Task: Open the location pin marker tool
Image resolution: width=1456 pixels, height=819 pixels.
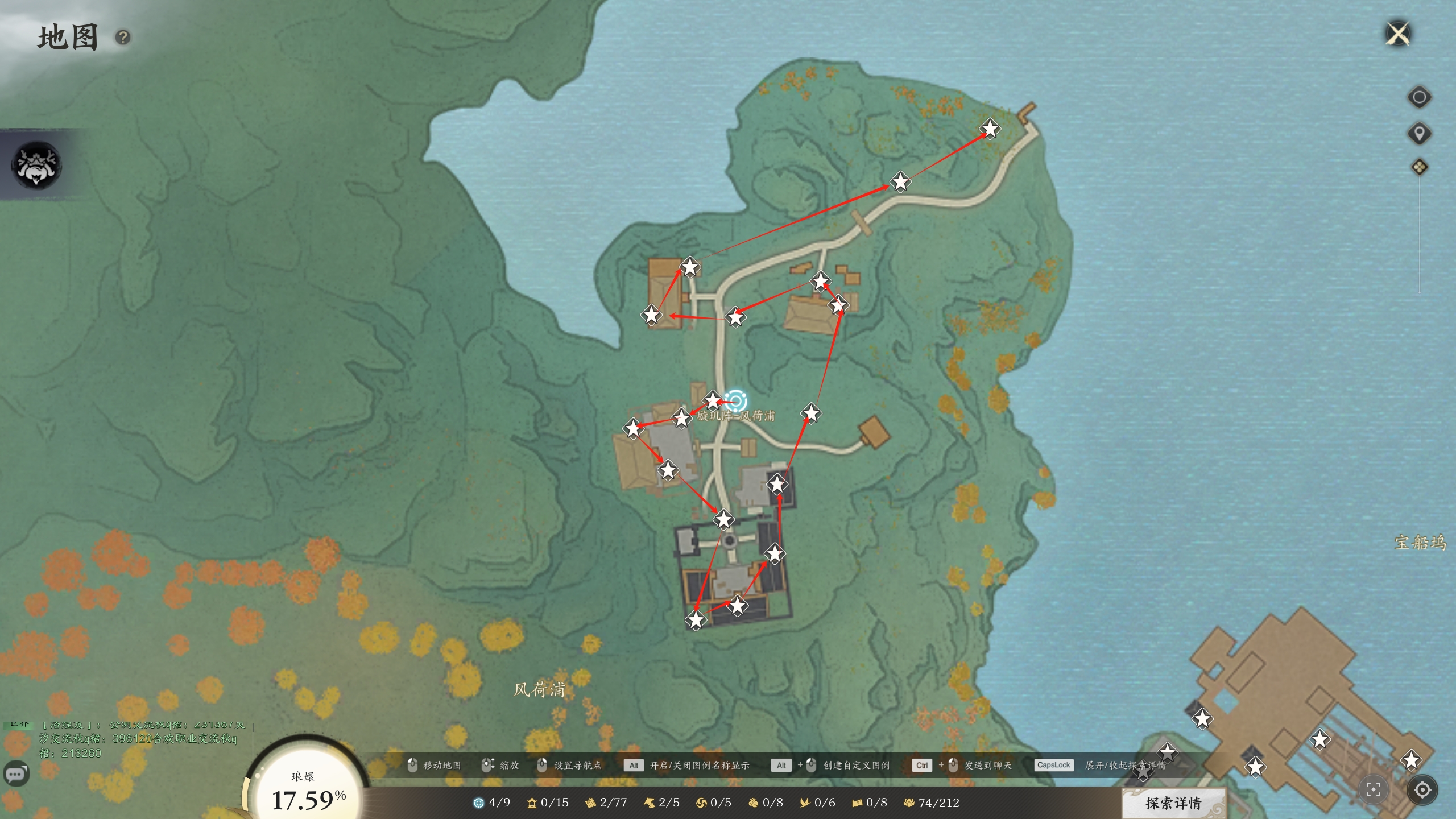Action: click(1419, 134)
